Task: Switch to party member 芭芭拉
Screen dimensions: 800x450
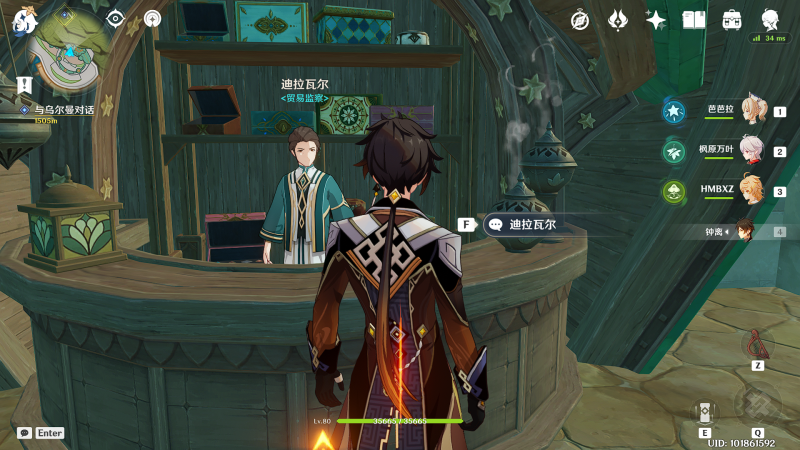Action: coord(752,110)
